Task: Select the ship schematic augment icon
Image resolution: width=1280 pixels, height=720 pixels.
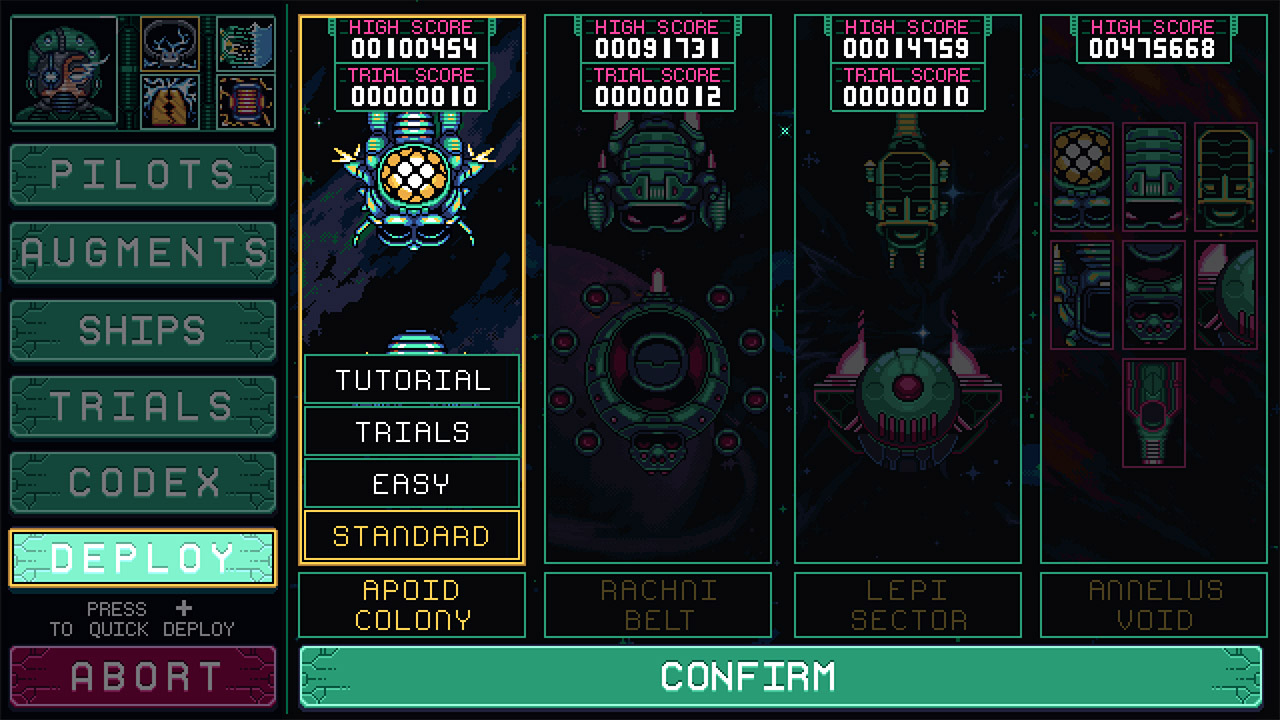Action: tap(245, 44)
